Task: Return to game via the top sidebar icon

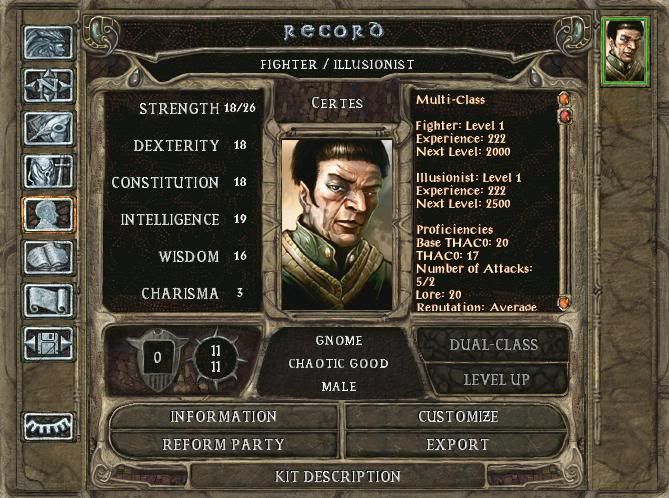Action: (48, 43)
